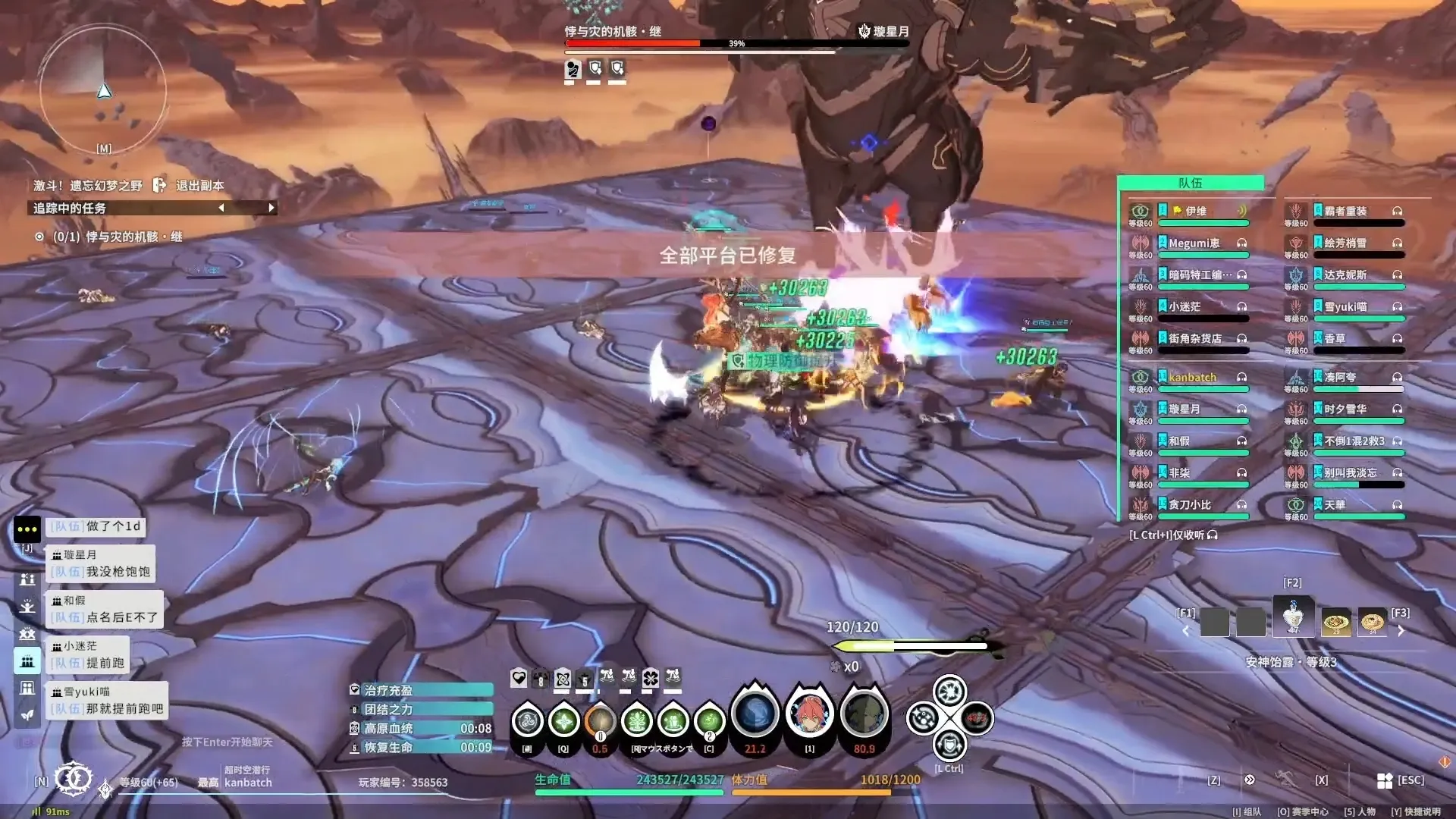Cycle quick item bar to the left
Image resolution: width=1456 pixels, height=819 pixels.
click(x=1186, y=631)
